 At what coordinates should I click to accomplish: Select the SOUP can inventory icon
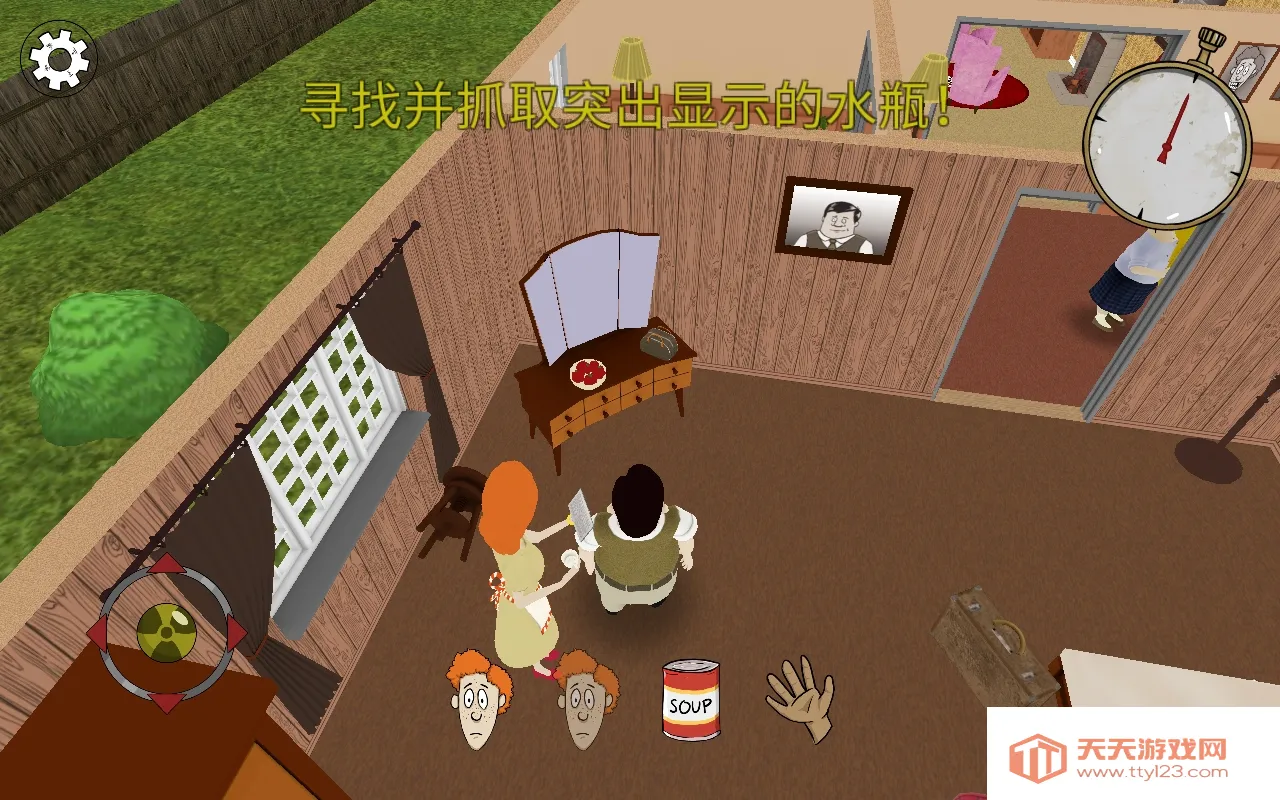(x=689, y=700)
